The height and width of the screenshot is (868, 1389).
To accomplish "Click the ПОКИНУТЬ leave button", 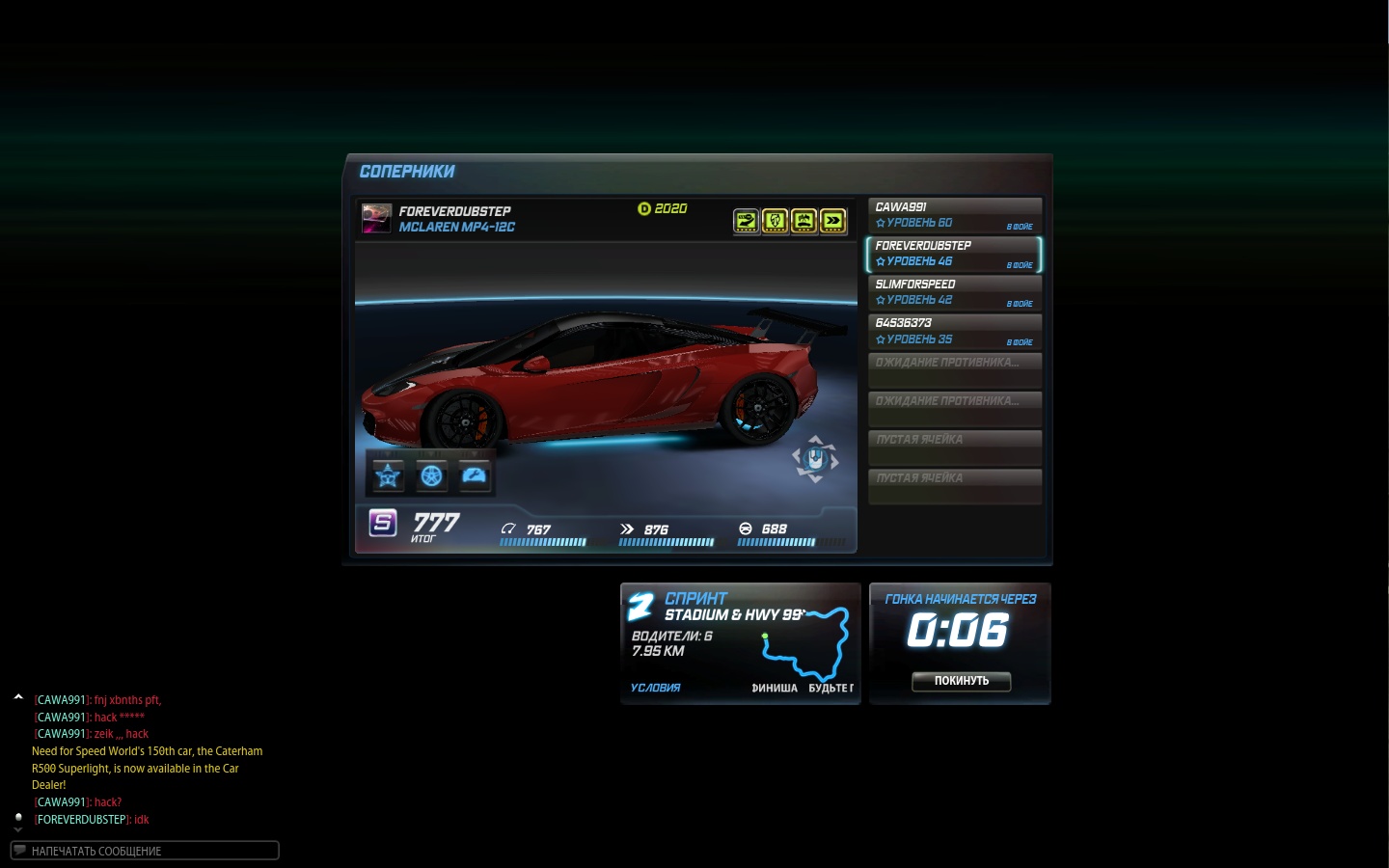I will (x=961, y=681).
